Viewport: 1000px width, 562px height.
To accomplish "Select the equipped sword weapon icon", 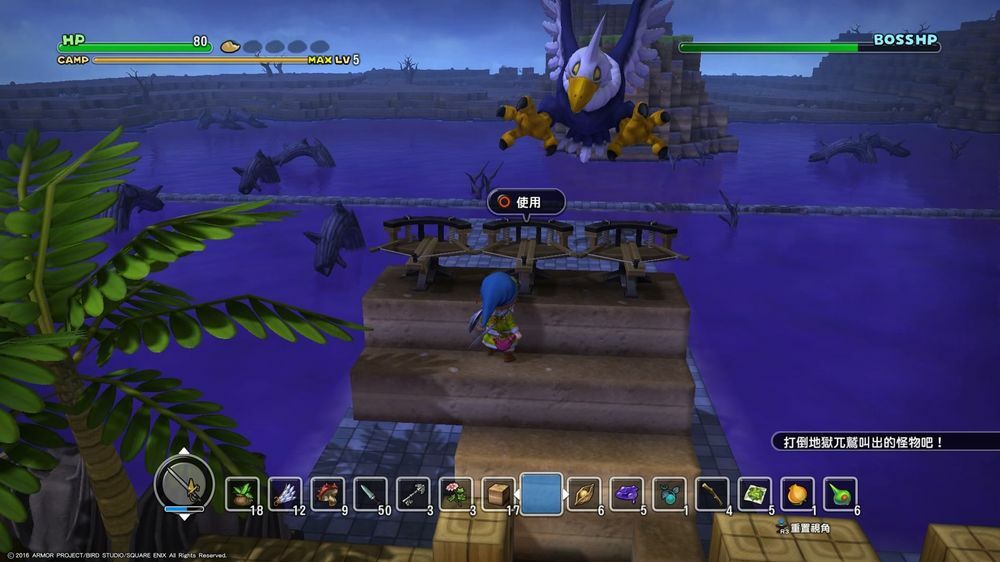I will coord(184,485).
